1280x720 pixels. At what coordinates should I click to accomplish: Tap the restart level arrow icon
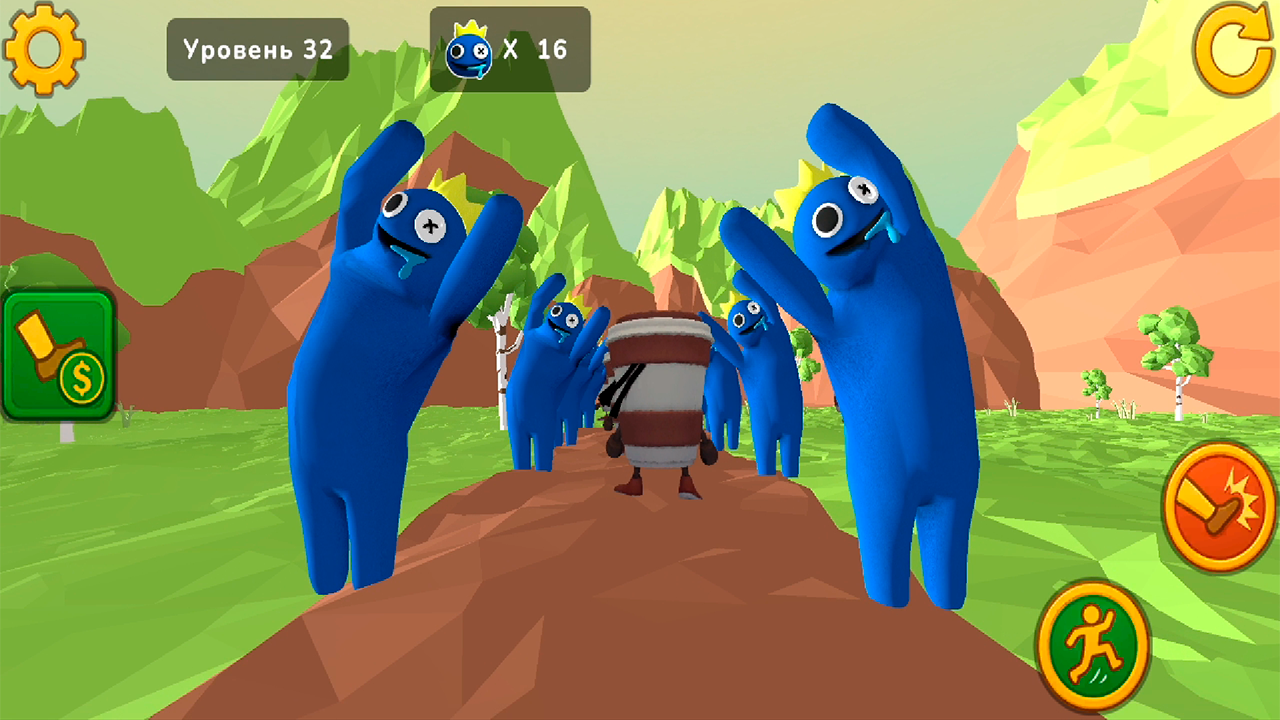point(1232,47)
